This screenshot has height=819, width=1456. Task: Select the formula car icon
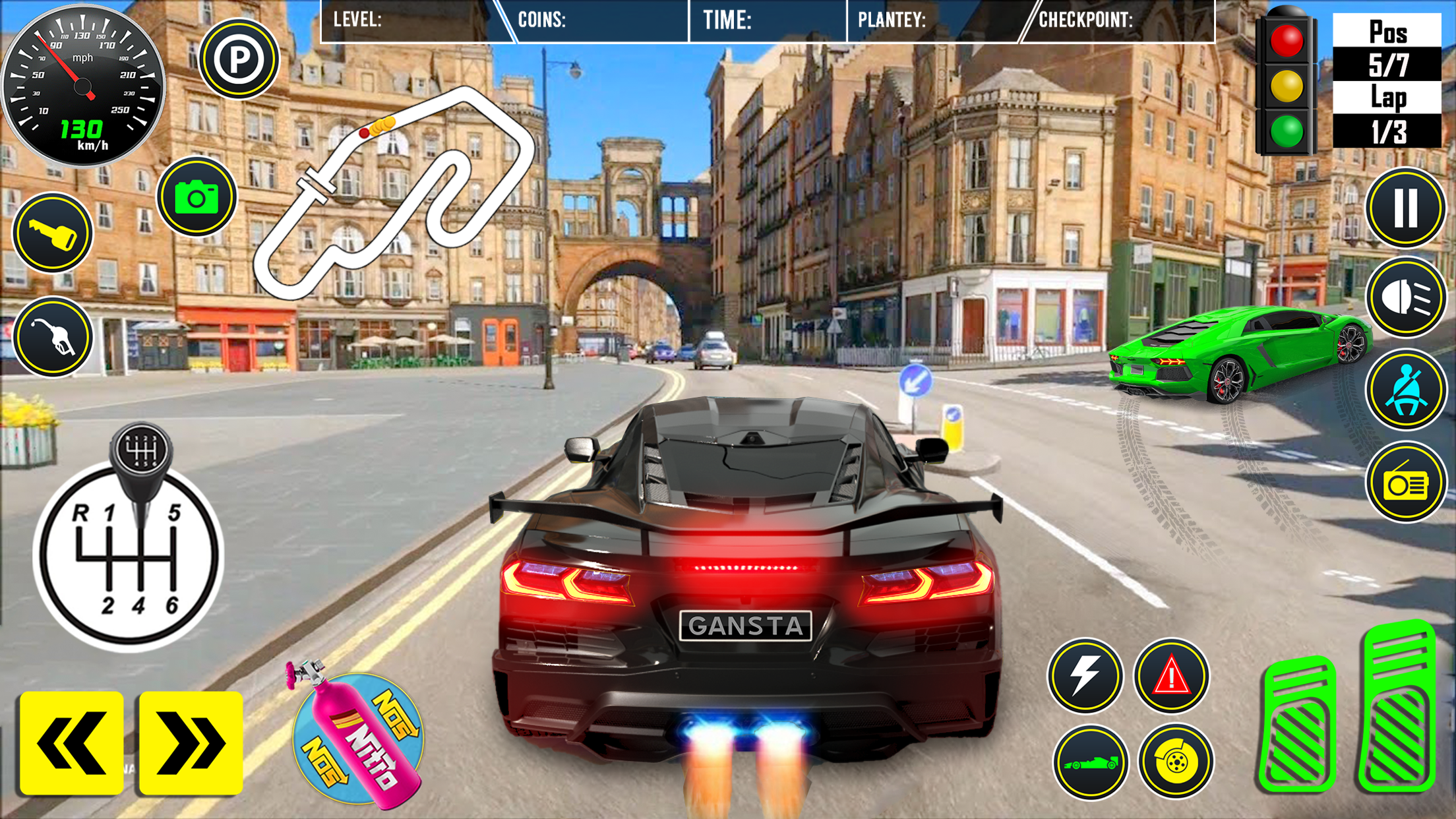click(1085, 762)
